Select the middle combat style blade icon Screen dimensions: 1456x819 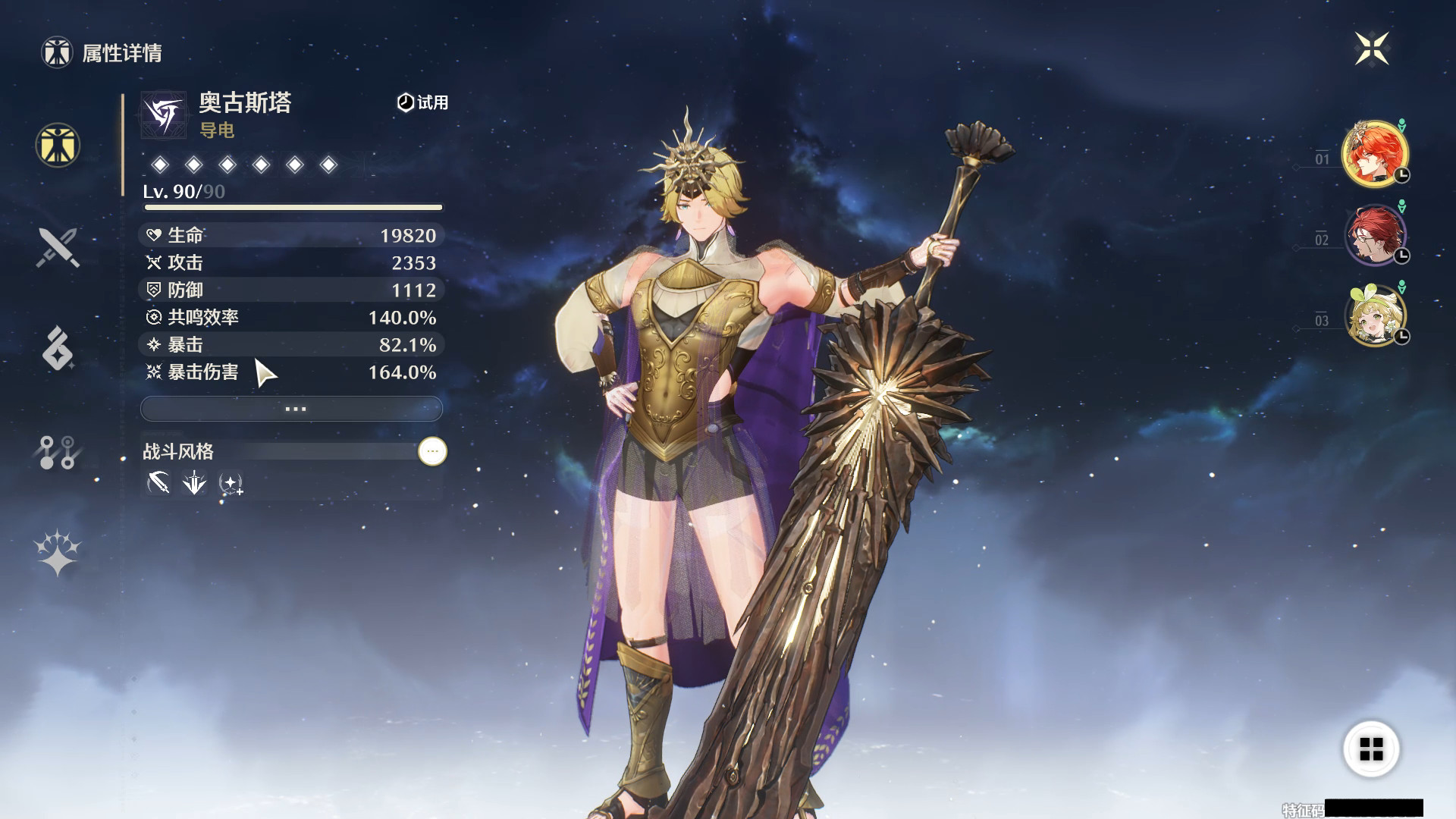click(193, 483)
